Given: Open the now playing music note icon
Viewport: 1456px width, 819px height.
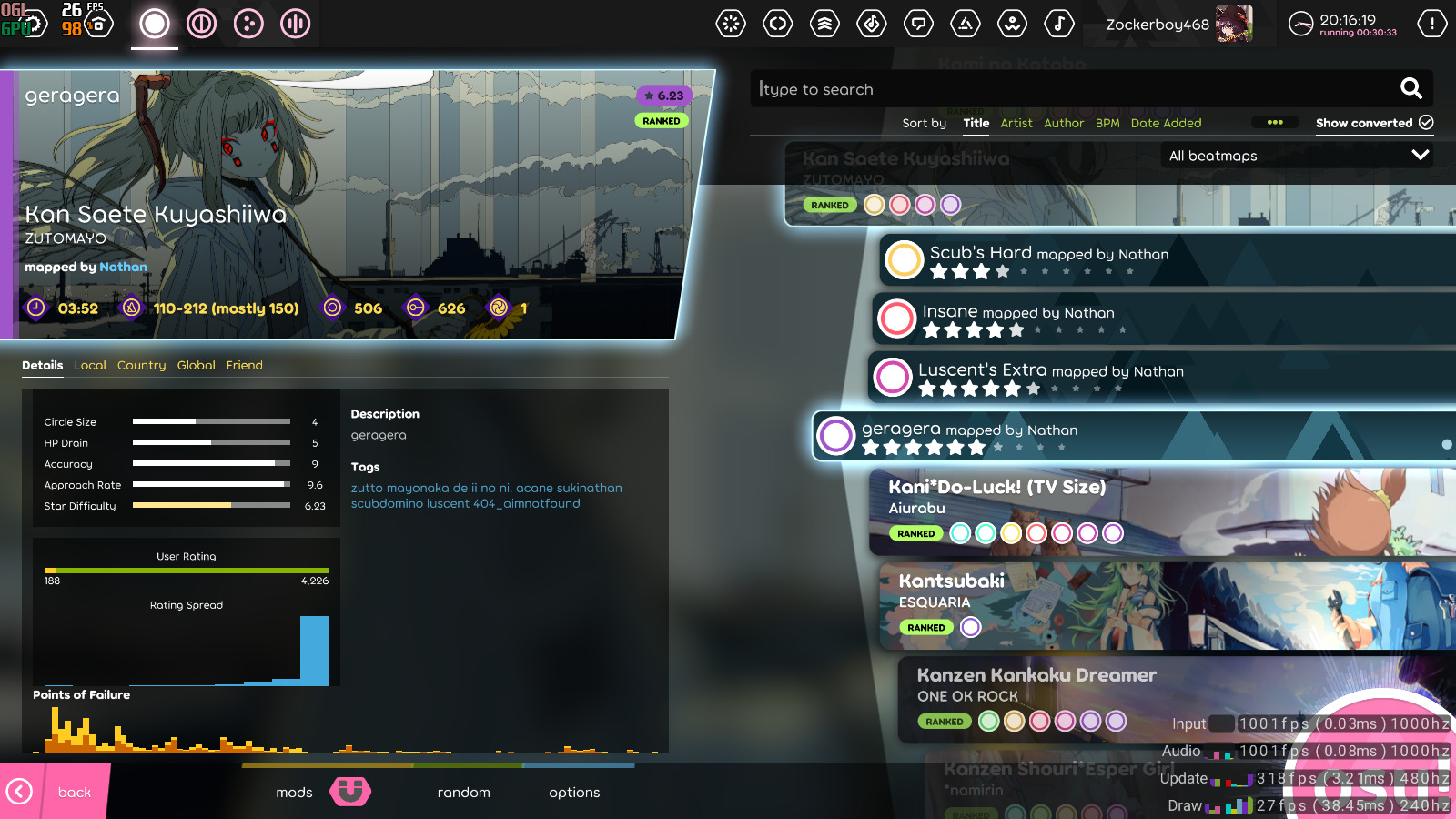Looking at the screenshot, I should click(x=1058, y=25).
